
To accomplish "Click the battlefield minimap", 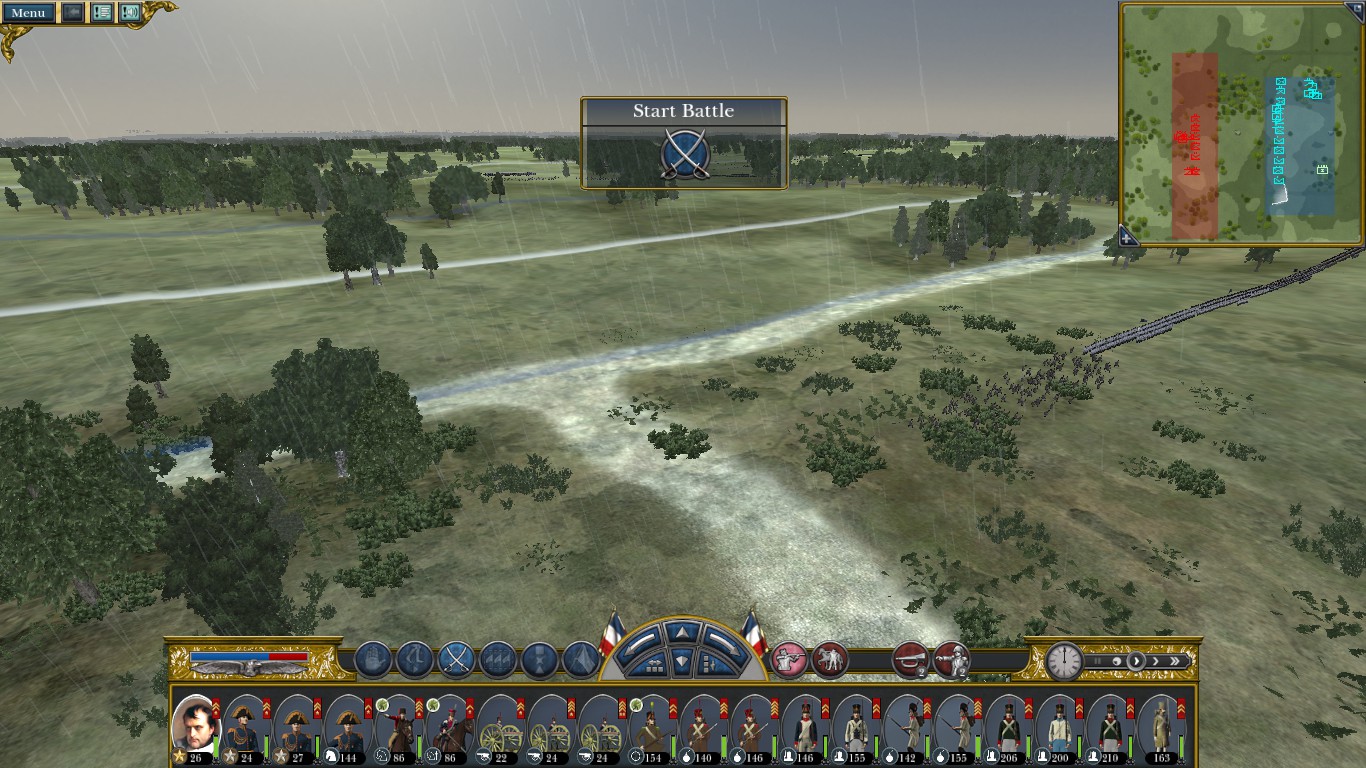I will point(1242,122).
